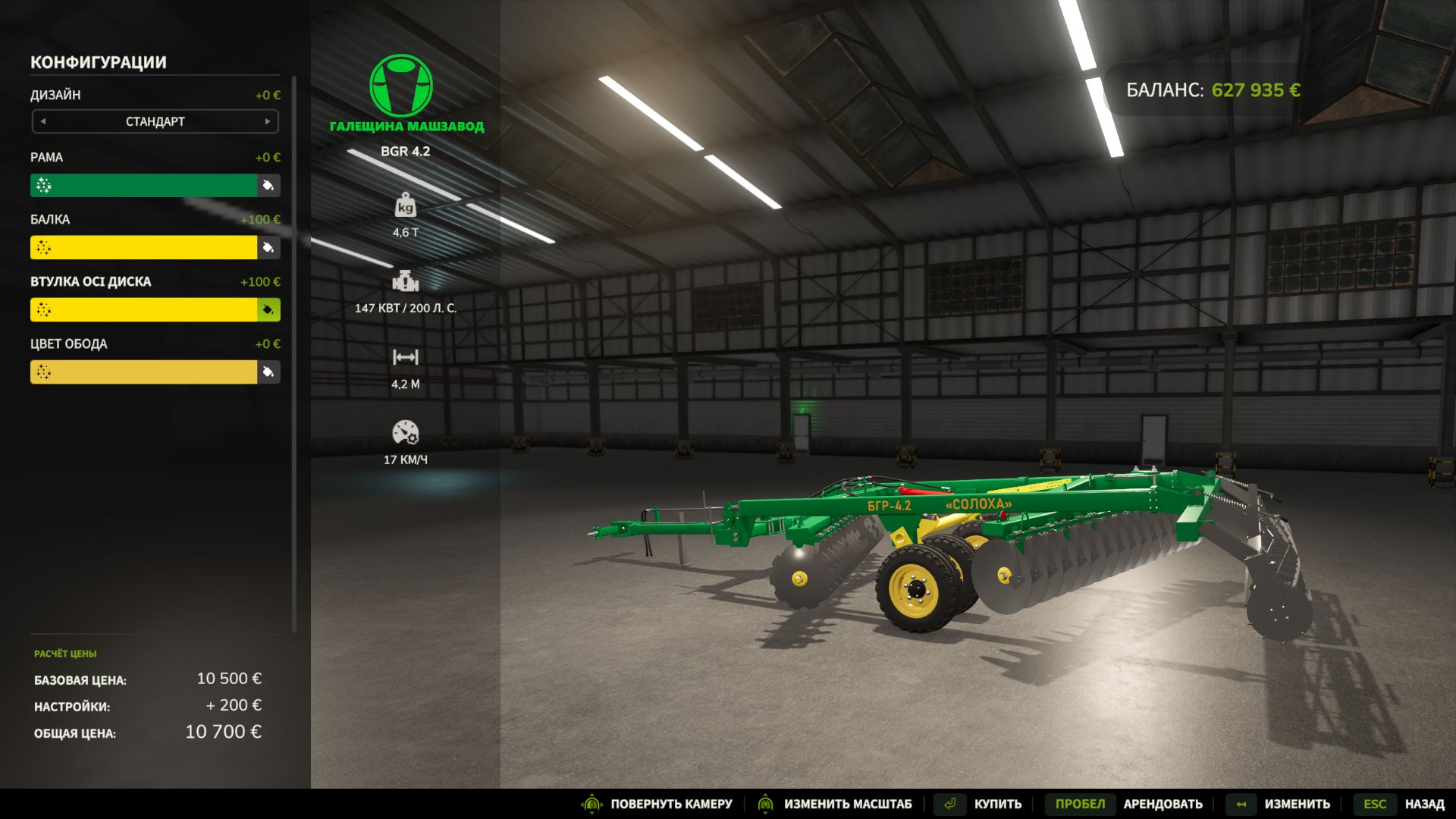
Task: Open the paint picker for РАМА
Action: tap(269, 185)
